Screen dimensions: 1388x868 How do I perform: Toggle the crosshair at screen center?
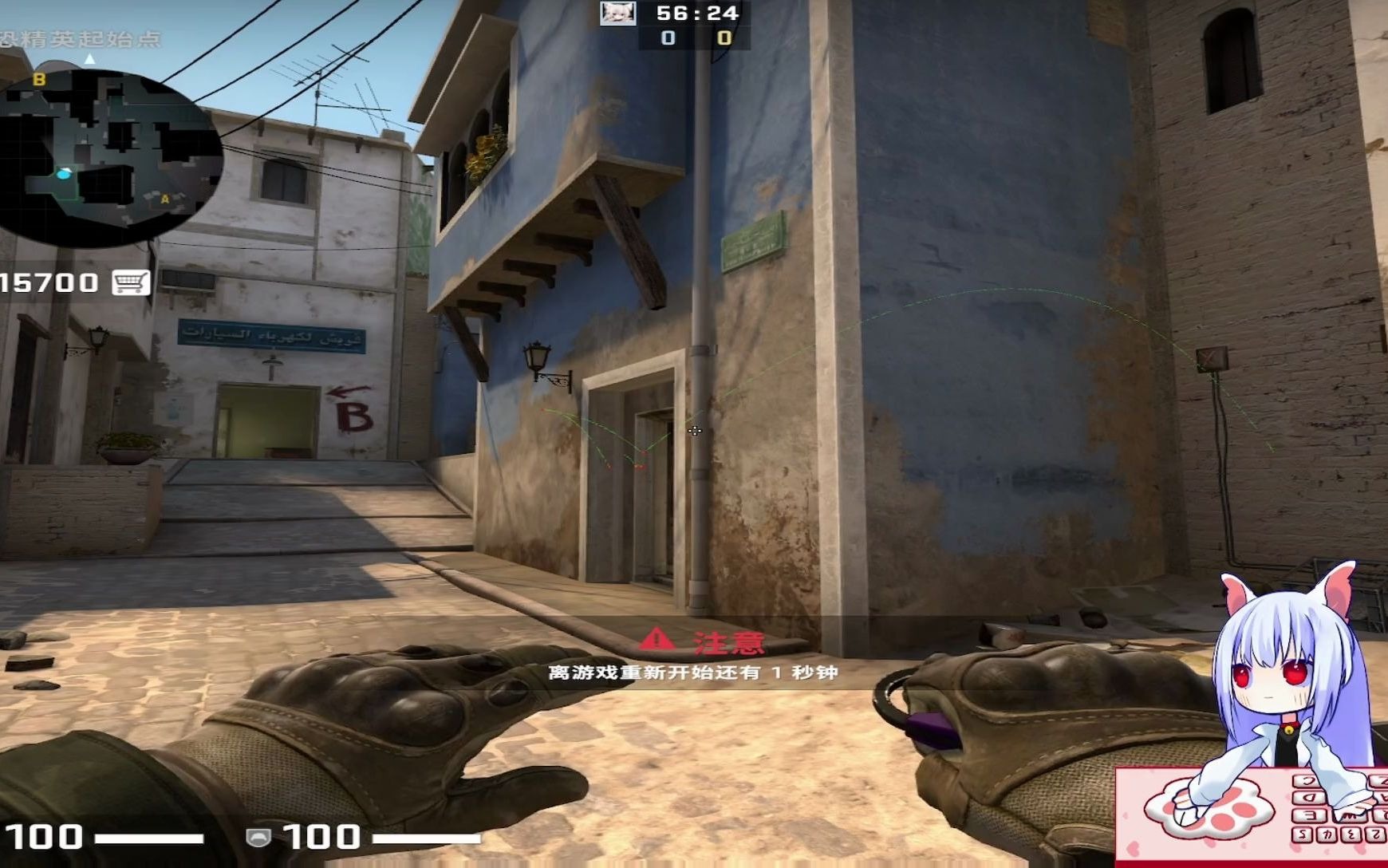click(x=694, y=431)
